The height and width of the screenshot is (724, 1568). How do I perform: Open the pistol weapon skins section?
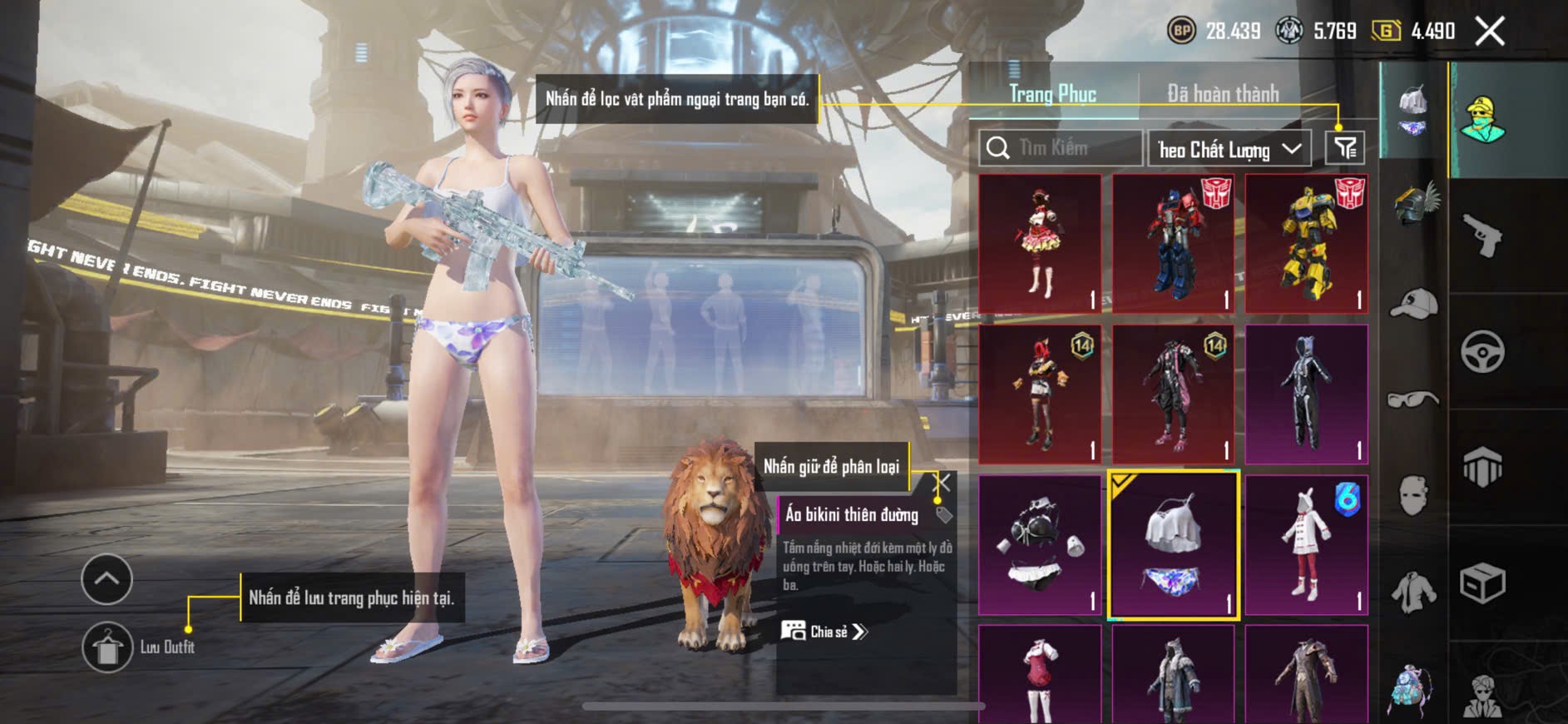pos(1482,236)
